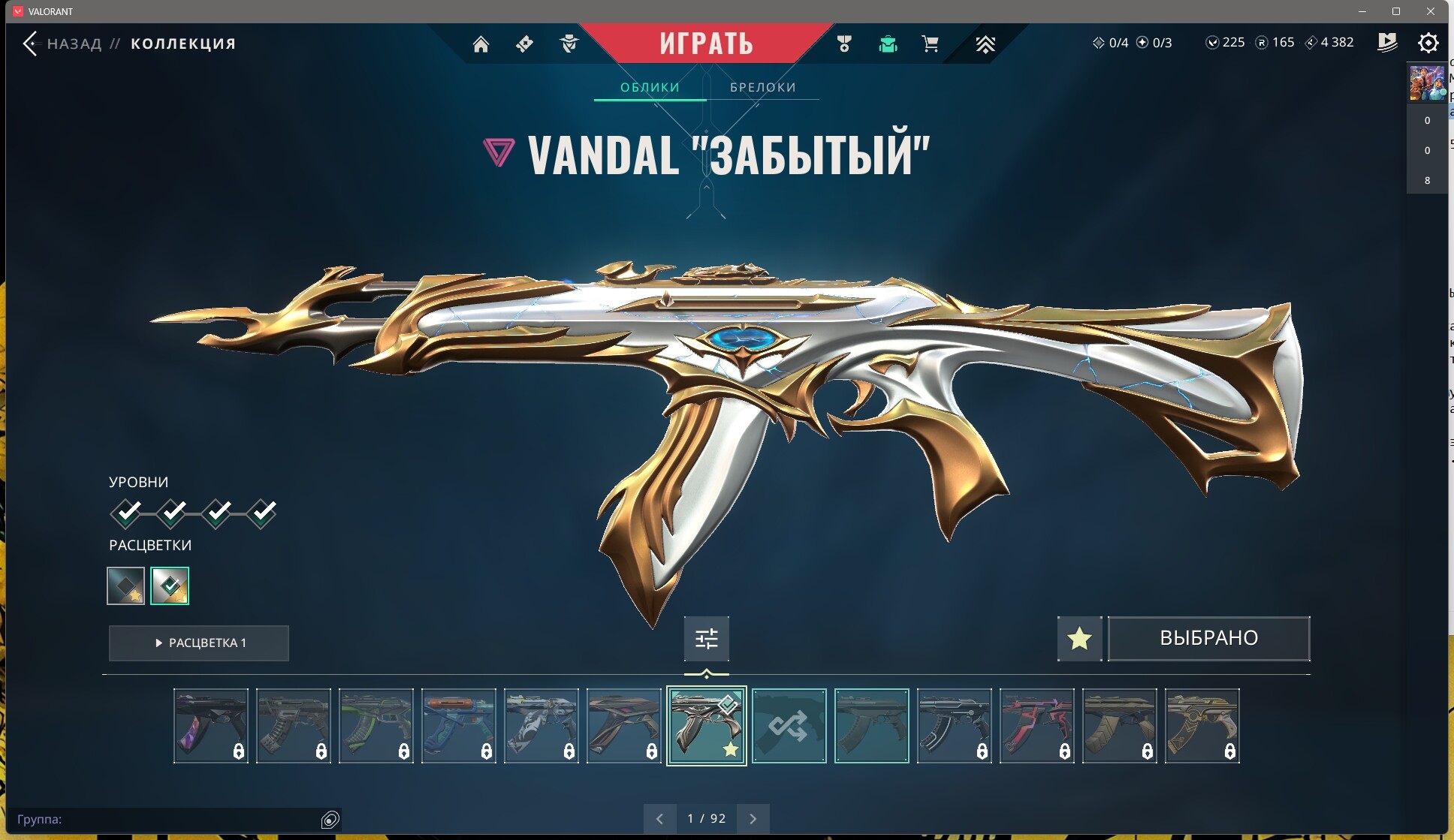The image size is (1454, 840).
Task: Choose the first dark color variant swatch
Action: (x=125, y=586)
